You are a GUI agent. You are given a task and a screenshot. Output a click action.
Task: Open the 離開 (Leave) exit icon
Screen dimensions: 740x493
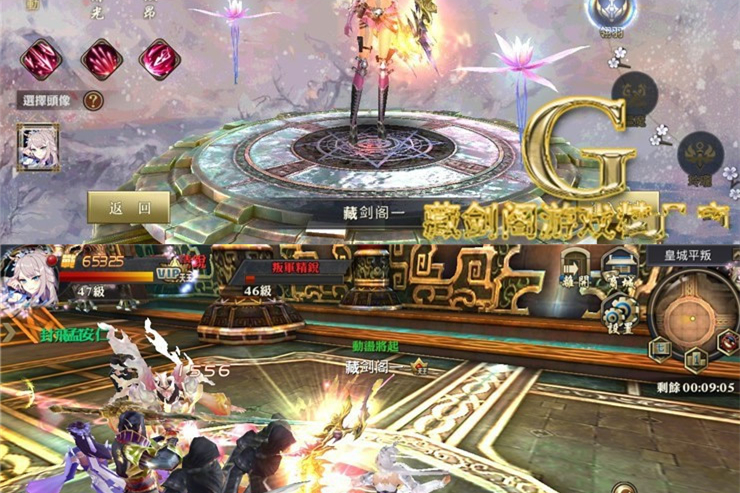[x=574, y=270]
